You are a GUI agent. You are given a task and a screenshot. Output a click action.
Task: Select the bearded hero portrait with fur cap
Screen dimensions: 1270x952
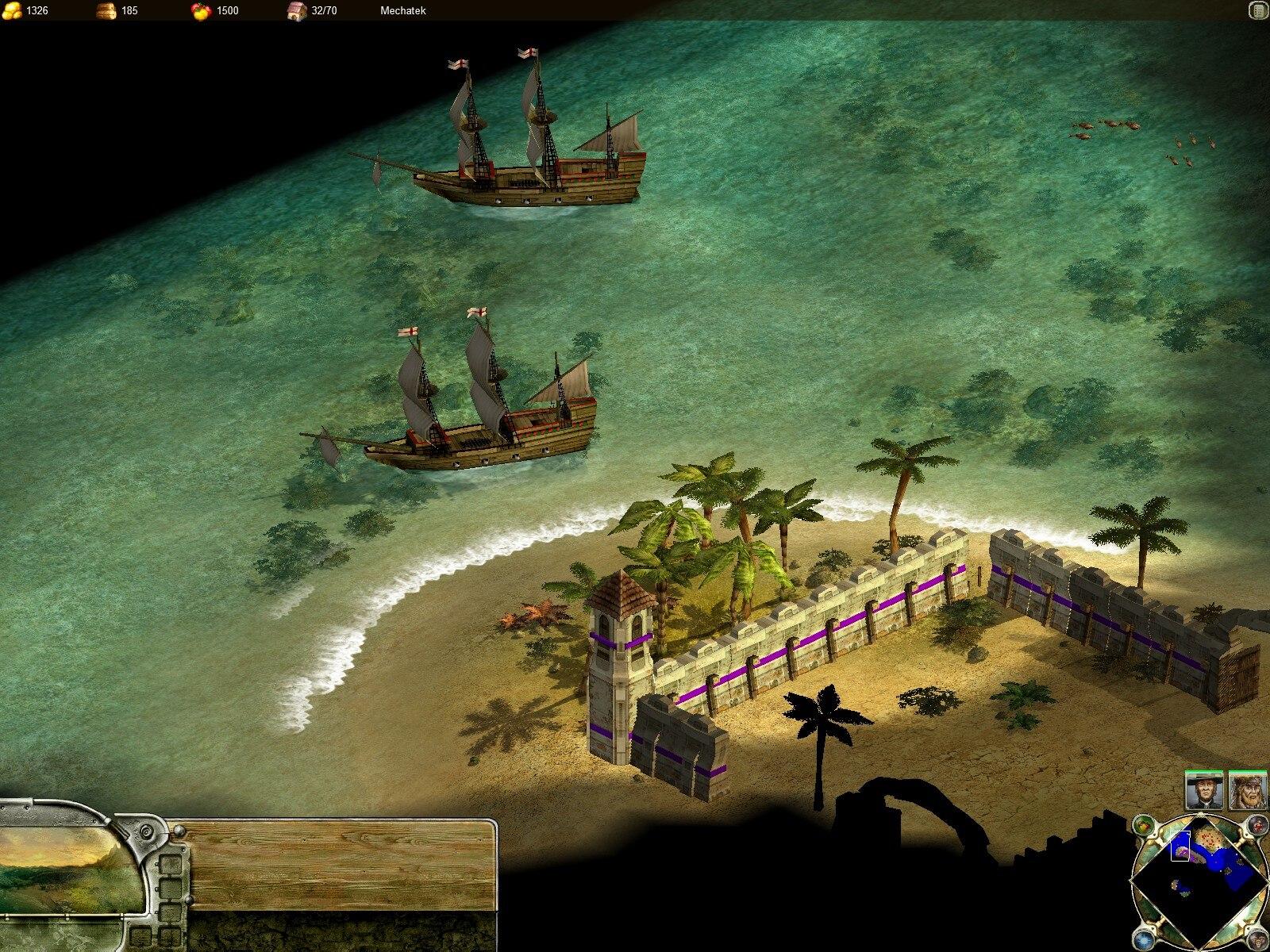[1248, 791]
